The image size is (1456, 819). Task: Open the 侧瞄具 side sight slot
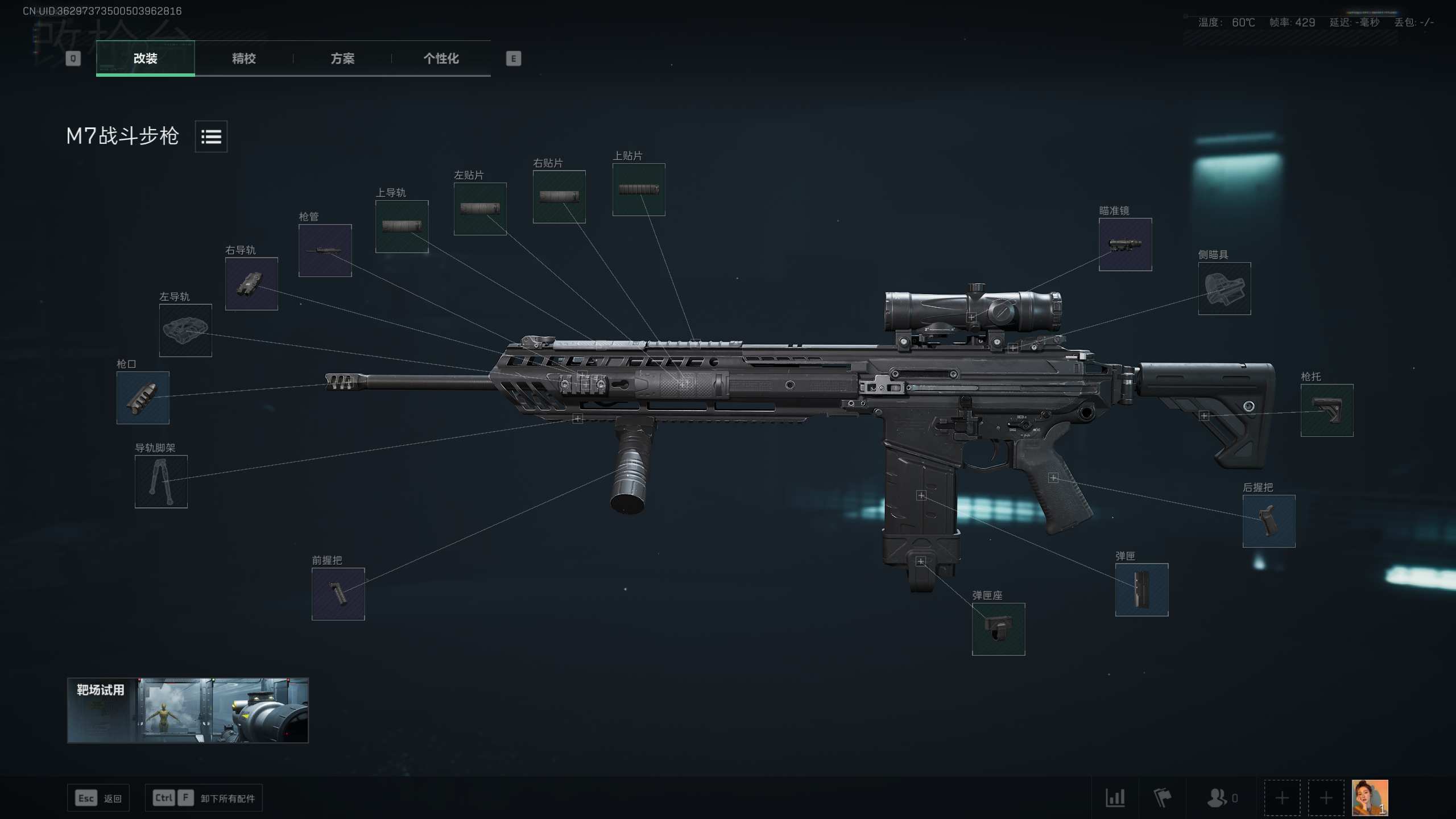[x=1224, y=288]
